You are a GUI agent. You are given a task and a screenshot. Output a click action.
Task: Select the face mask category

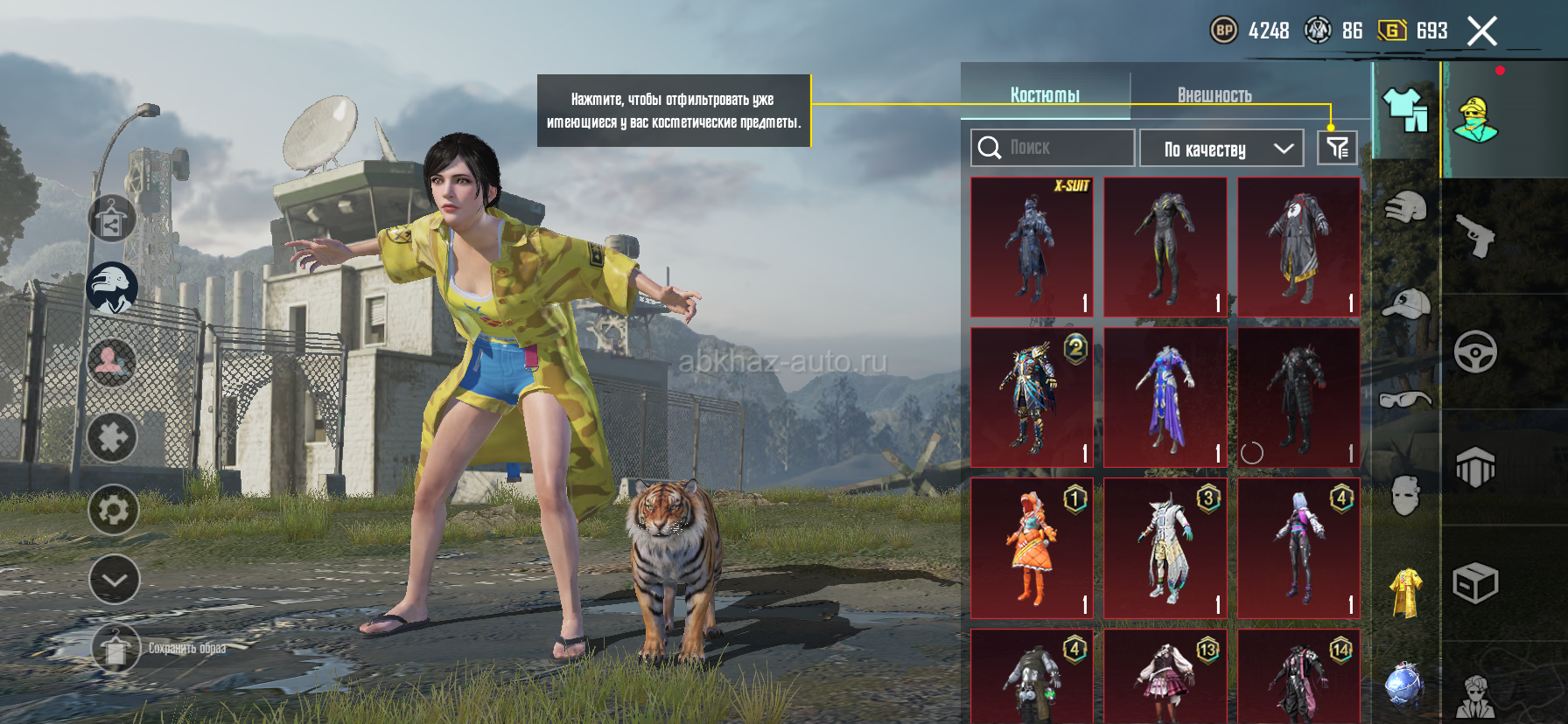1405,496
